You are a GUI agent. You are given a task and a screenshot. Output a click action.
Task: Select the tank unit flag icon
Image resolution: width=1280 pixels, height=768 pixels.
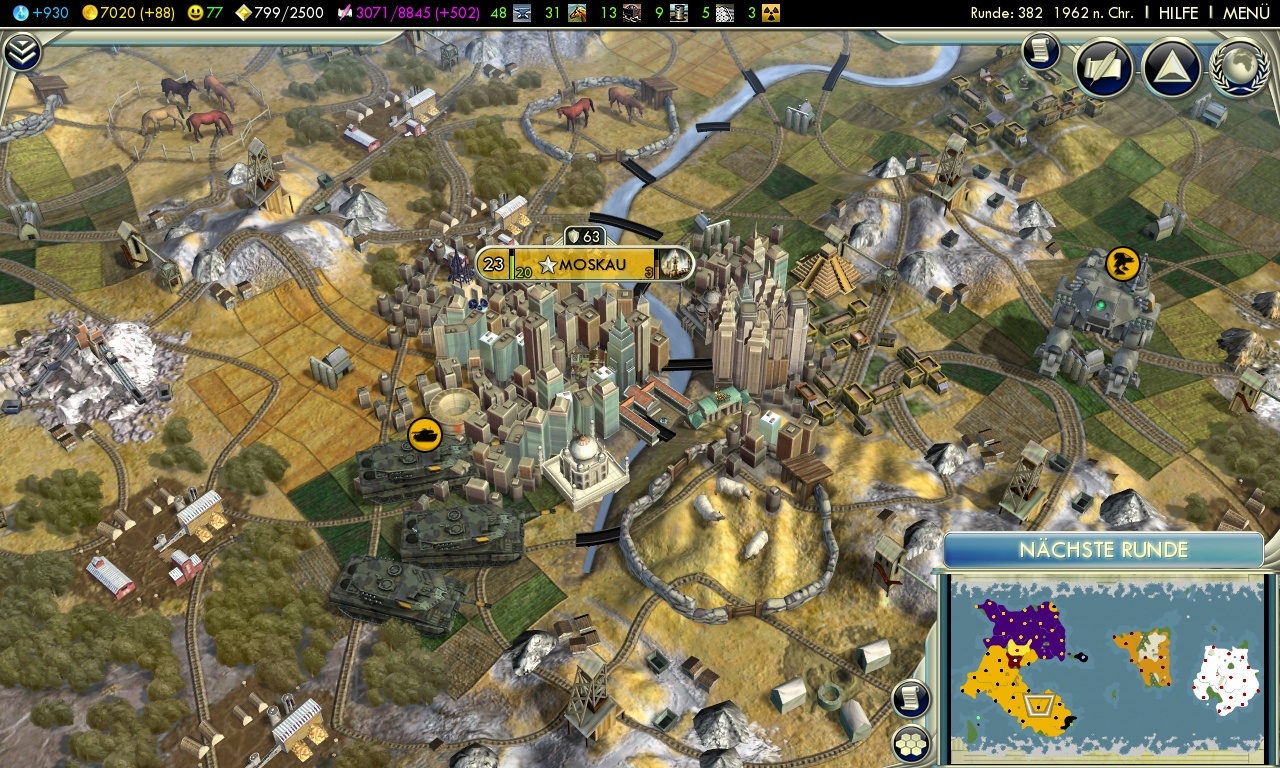[424, 435]
